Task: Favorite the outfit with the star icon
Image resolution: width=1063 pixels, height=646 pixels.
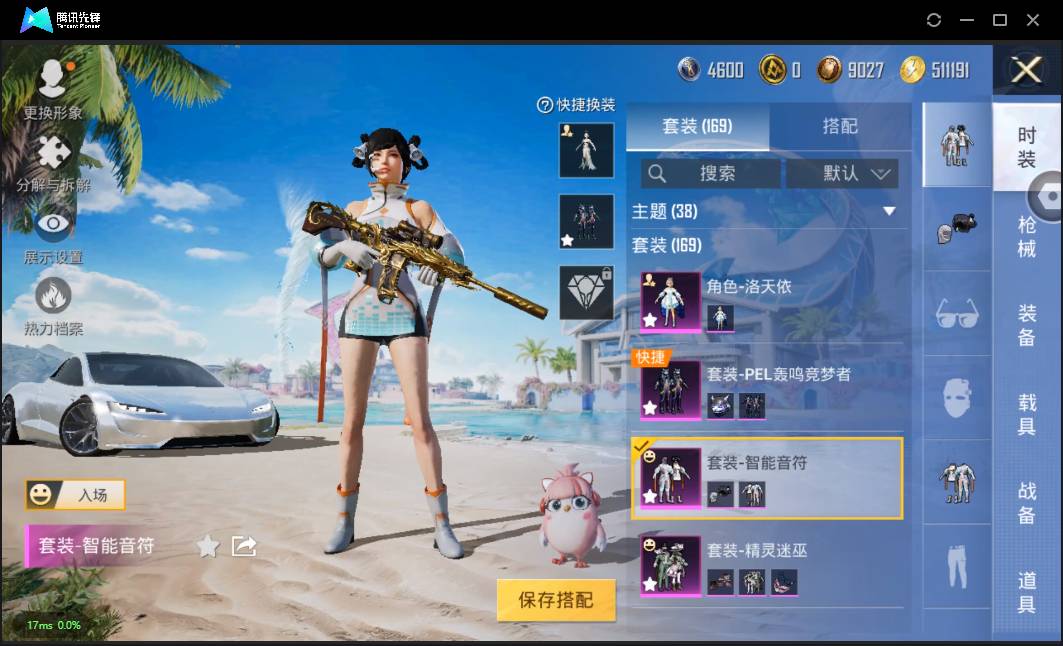Action: pos(208,546)
